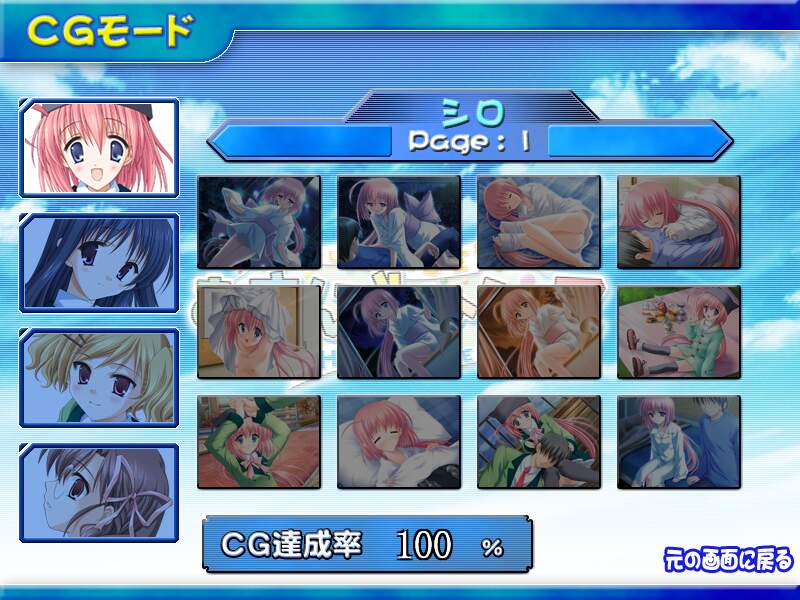Select the pink-haired girl character portrait
800x600 pixels.
point(99,146)
